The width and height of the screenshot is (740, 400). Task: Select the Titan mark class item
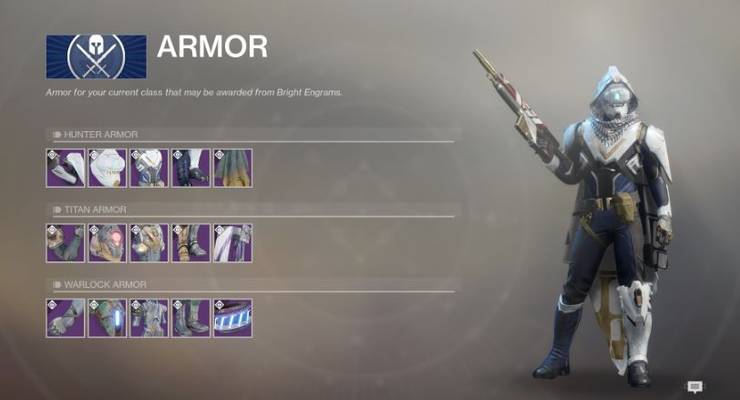232,243
